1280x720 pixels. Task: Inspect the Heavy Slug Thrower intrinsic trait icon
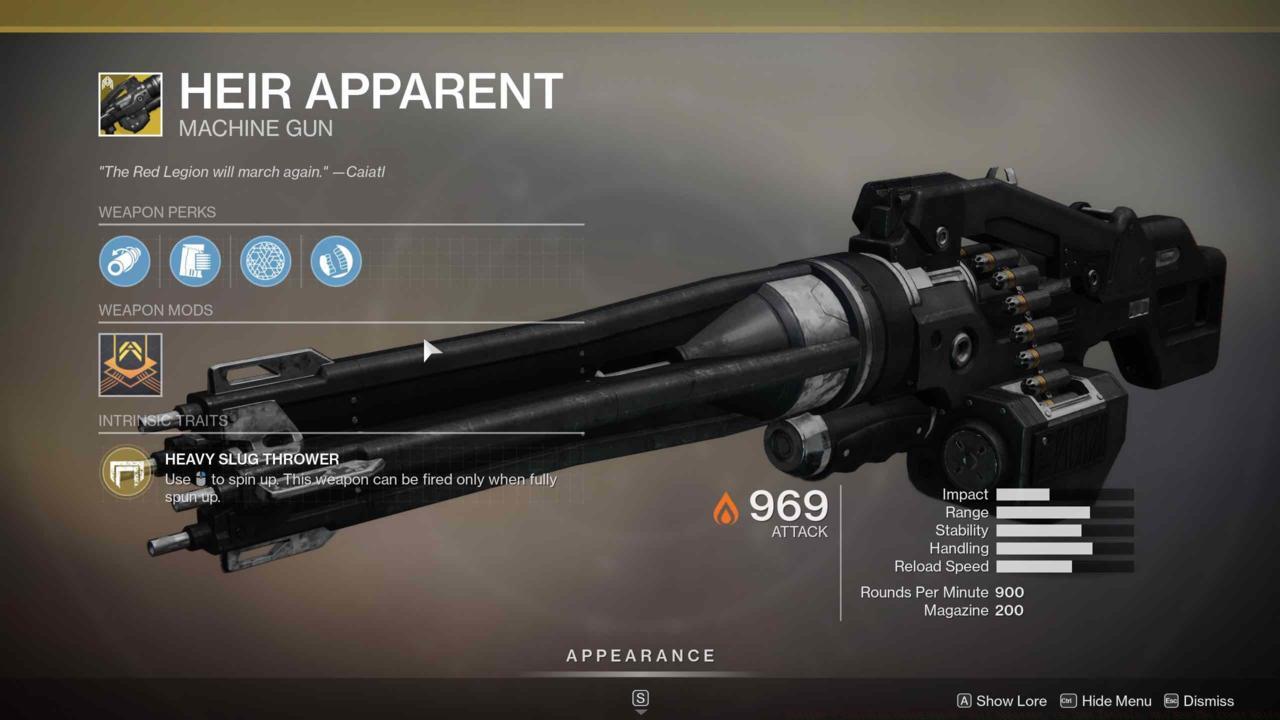tap(125, 471)
